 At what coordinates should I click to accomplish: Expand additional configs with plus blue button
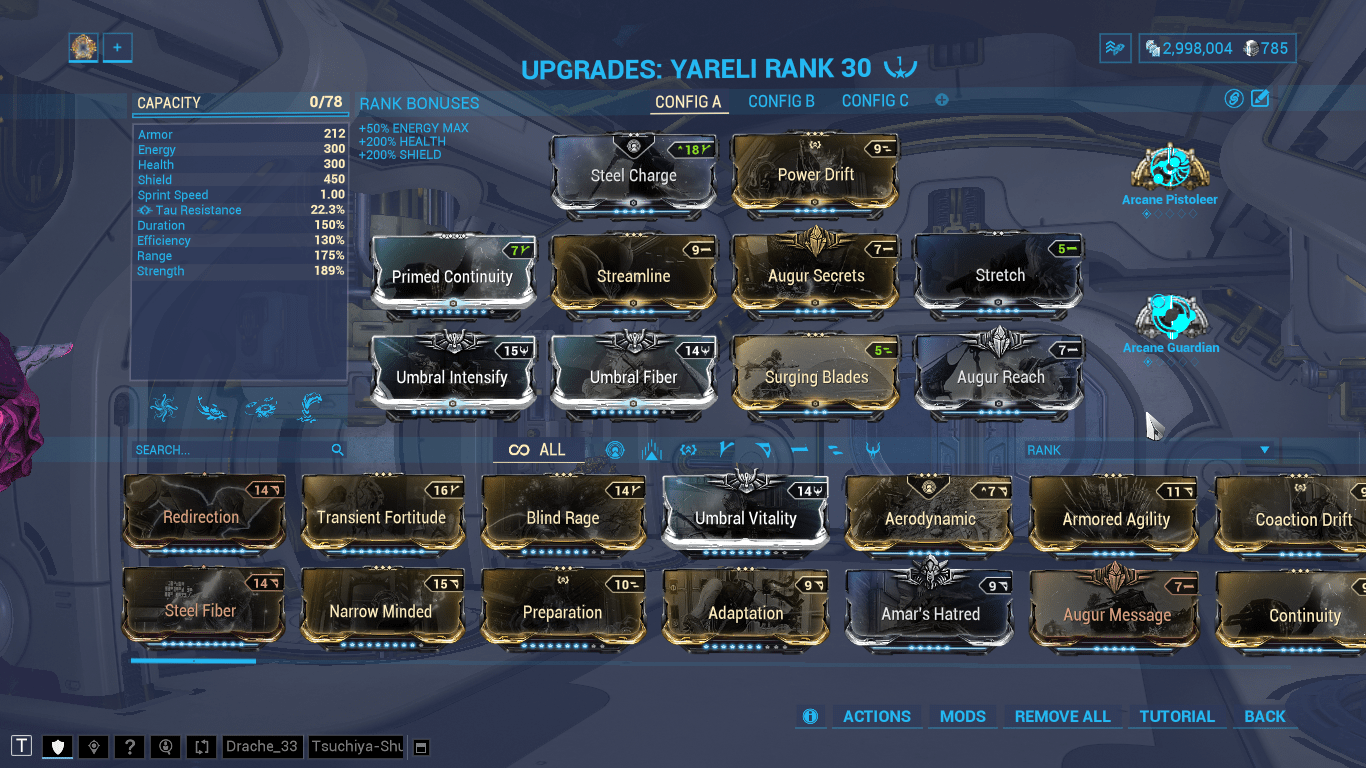[940, 99]
